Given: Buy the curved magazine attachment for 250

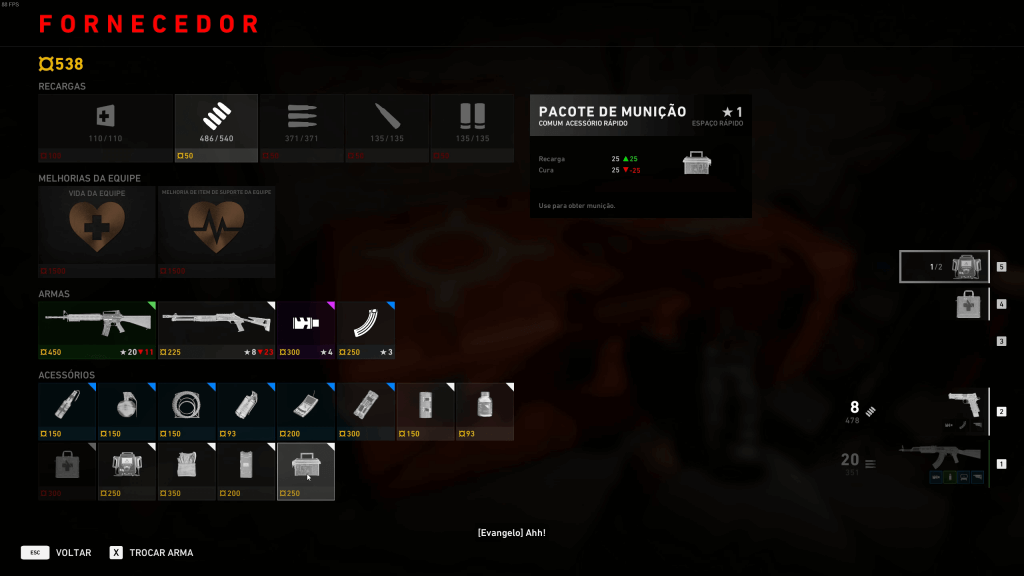Looking at the screenshot, I should (x=365, y=329).
